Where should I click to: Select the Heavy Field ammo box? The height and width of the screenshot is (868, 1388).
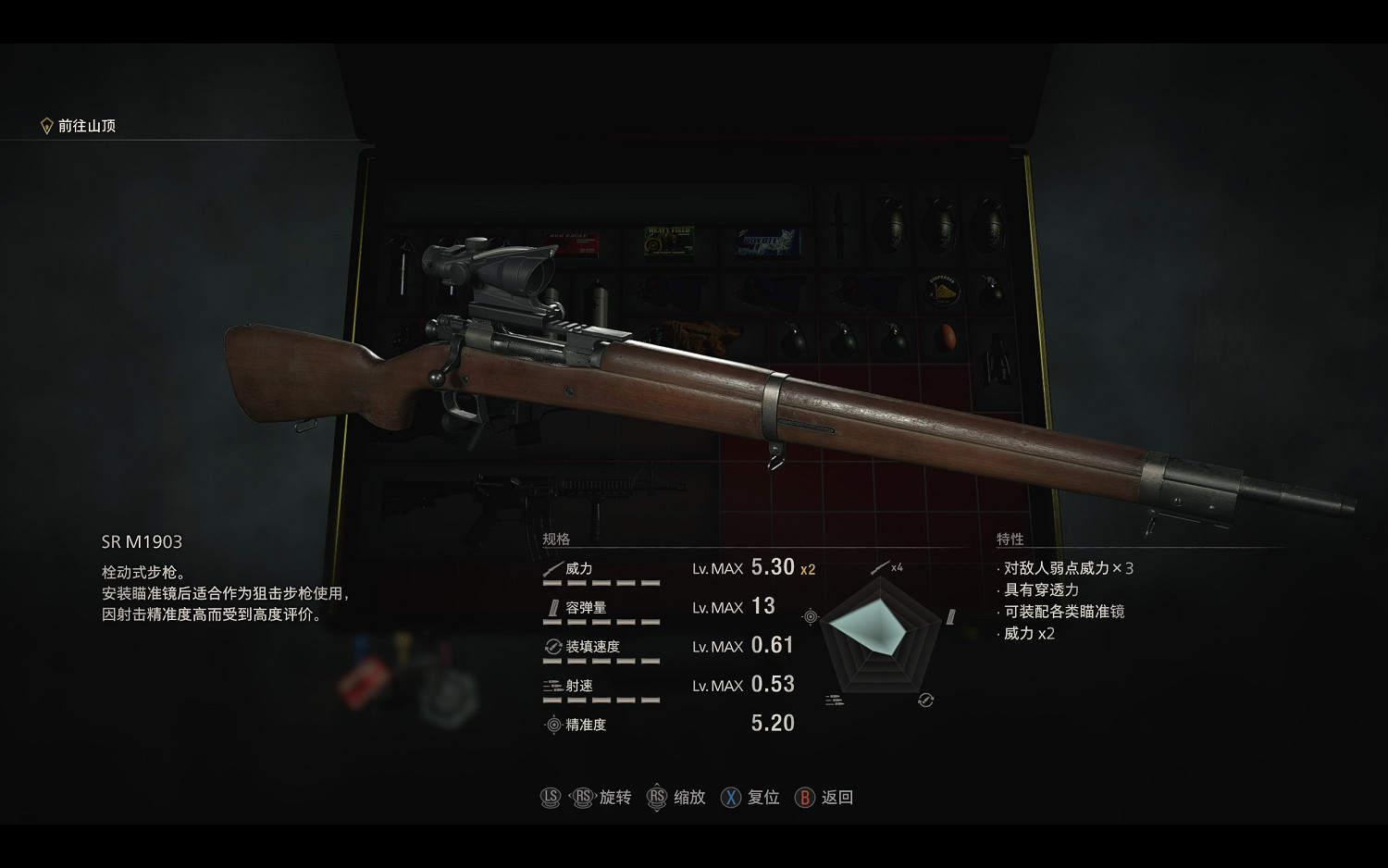tap(669, 241)
